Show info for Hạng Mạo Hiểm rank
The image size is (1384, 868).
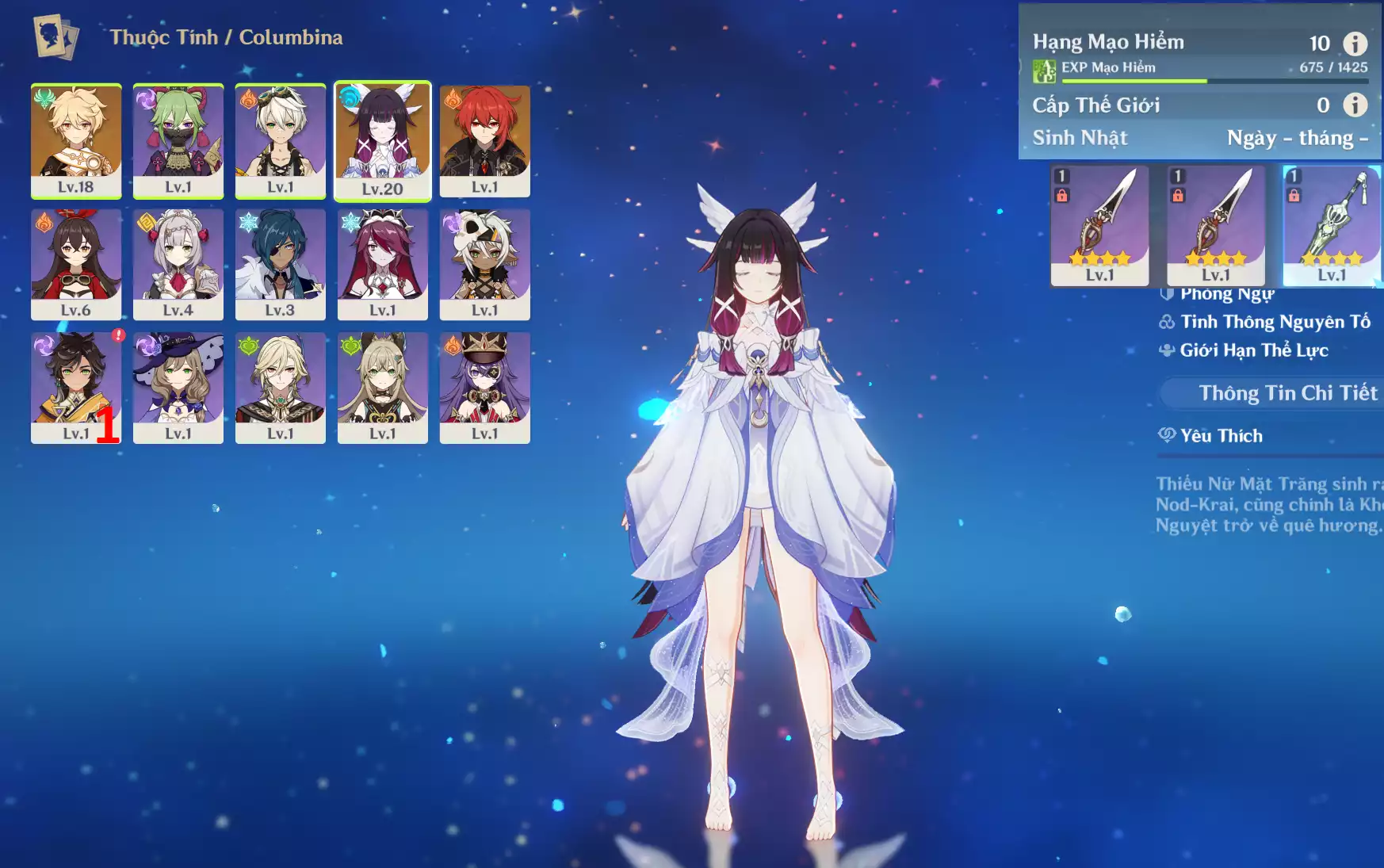1355,43
